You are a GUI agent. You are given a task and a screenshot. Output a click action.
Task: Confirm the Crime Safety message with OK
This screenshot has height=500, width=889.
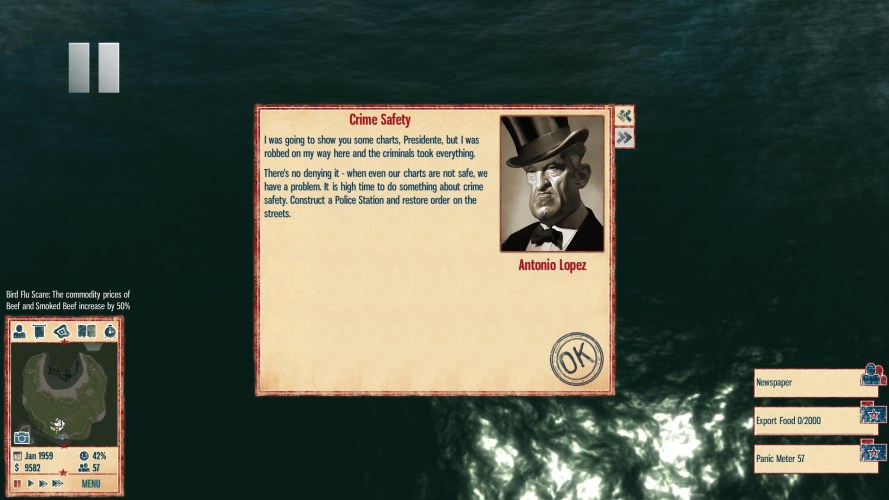pyautogui.click(x=576, y=359)
